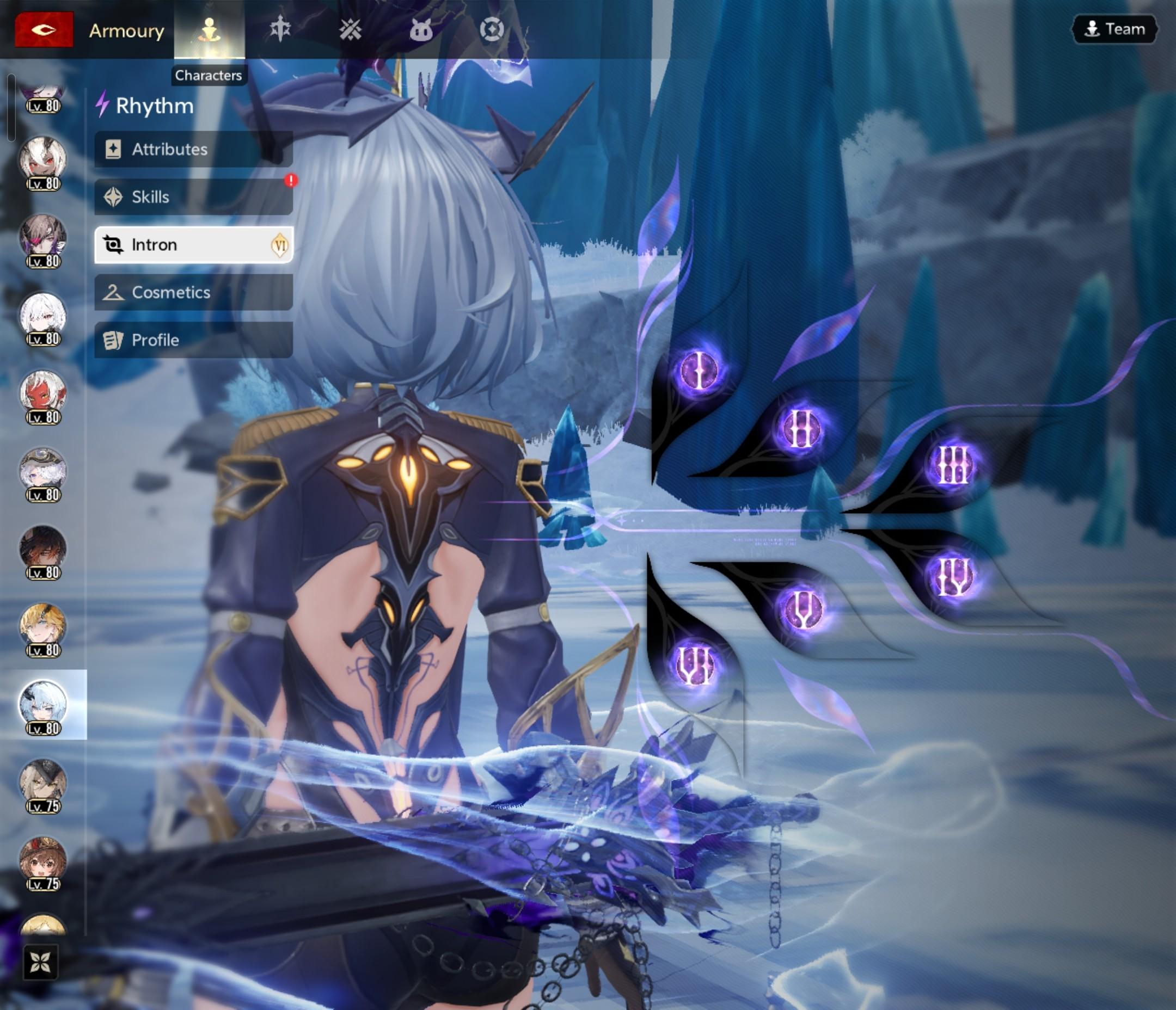This screenshot has width=1176, height=1010.
Task: Open the crossed-swords tab in top bar
Action: 350,29
